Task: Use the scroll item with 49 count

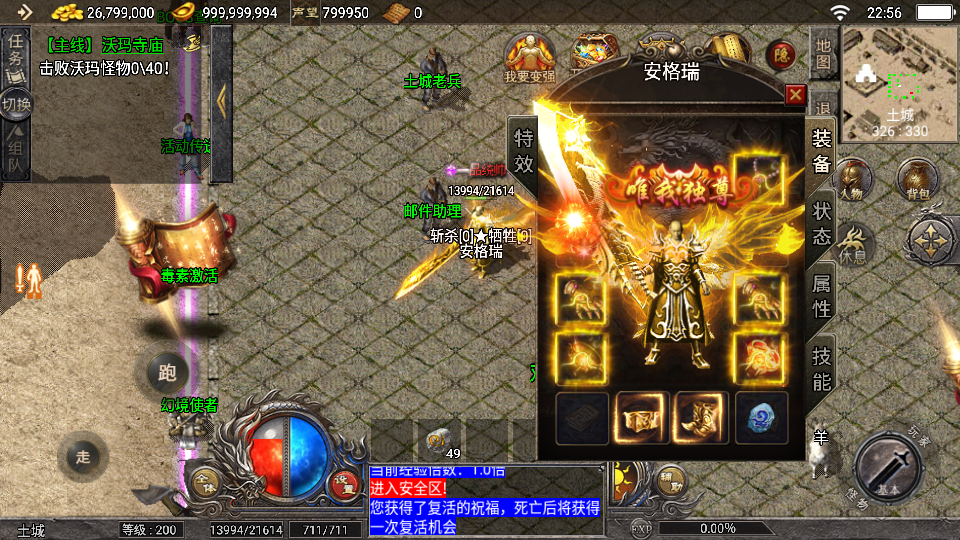Action: [439, 440]
